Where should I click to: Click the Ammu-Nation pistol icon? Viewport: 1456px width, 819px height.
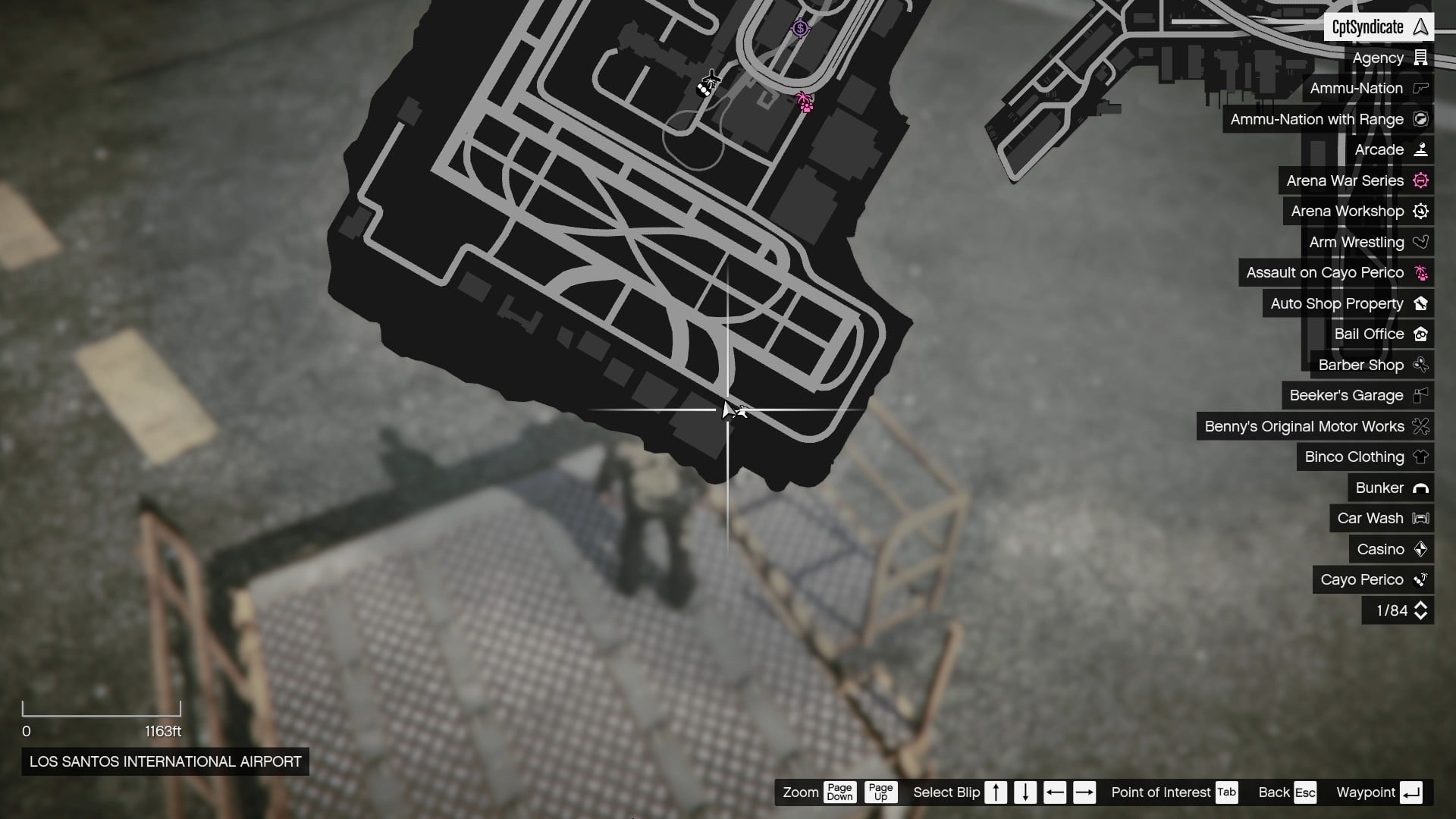1422,88
